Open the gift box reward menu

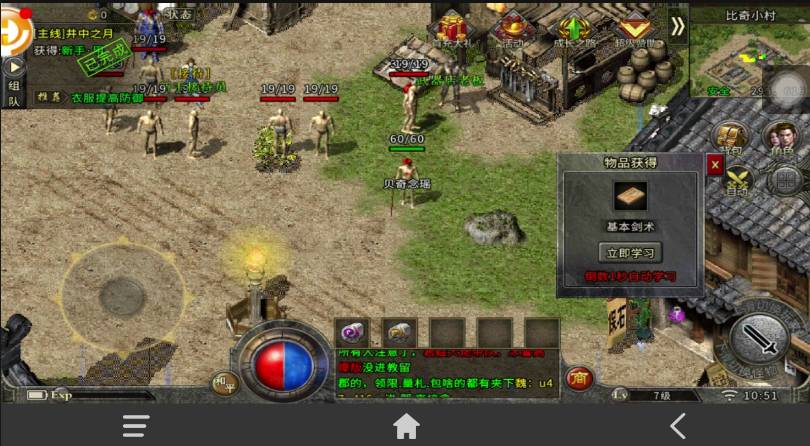click(x=456, y=30)
